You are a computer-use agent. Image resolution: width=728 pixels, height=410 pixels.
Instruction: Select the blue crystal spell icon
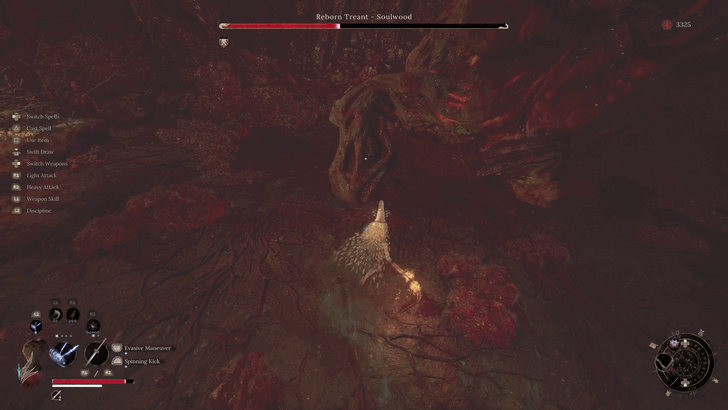point(66,352)
